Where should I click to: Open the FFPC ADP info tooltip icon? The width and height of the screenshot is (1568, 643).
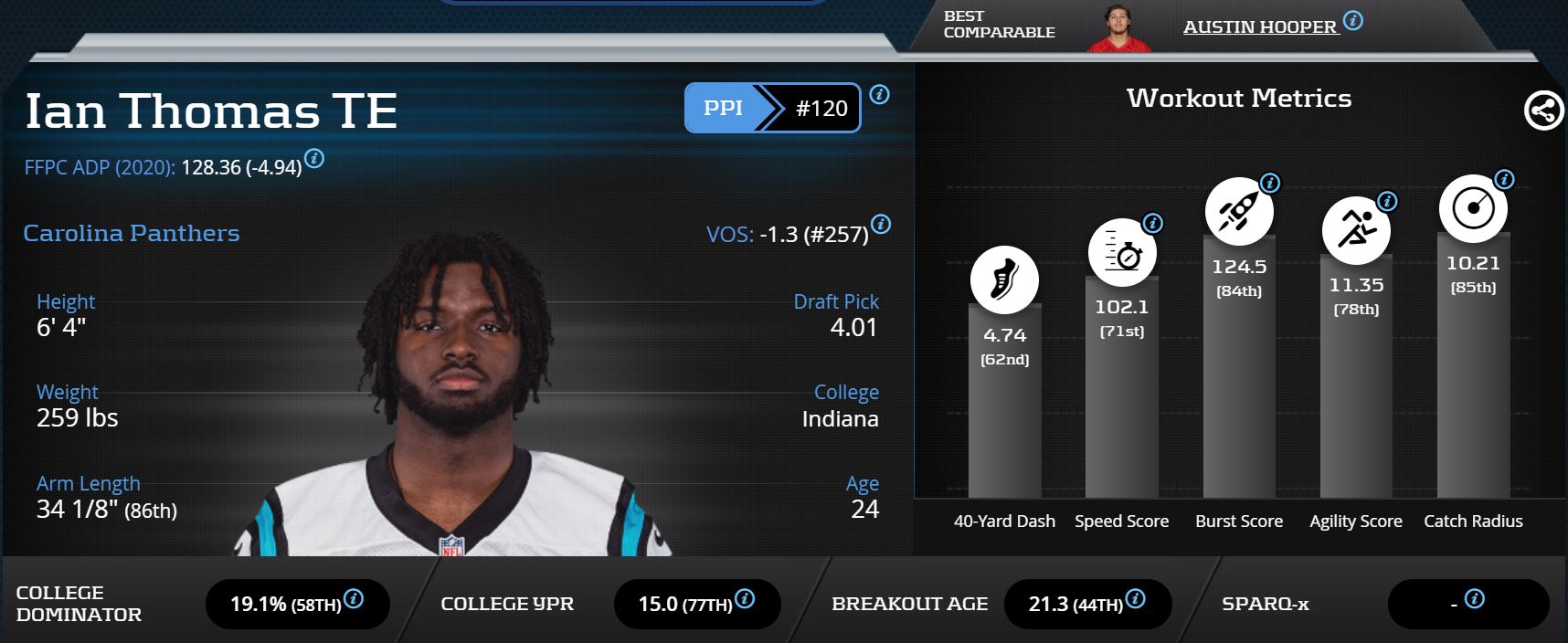314,159
